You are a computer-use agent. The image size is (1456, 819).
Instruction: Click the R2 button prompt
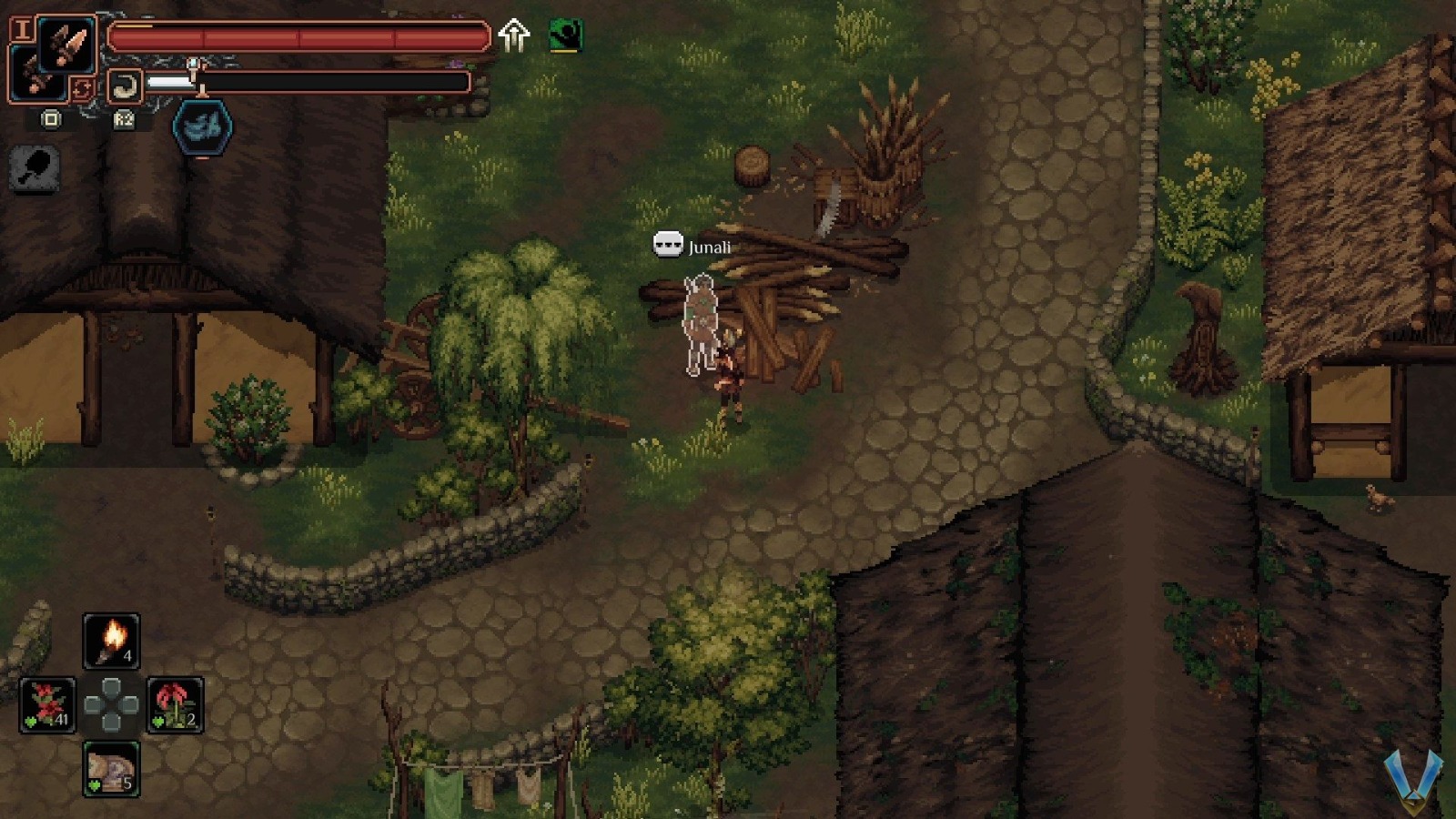point(124,119)
